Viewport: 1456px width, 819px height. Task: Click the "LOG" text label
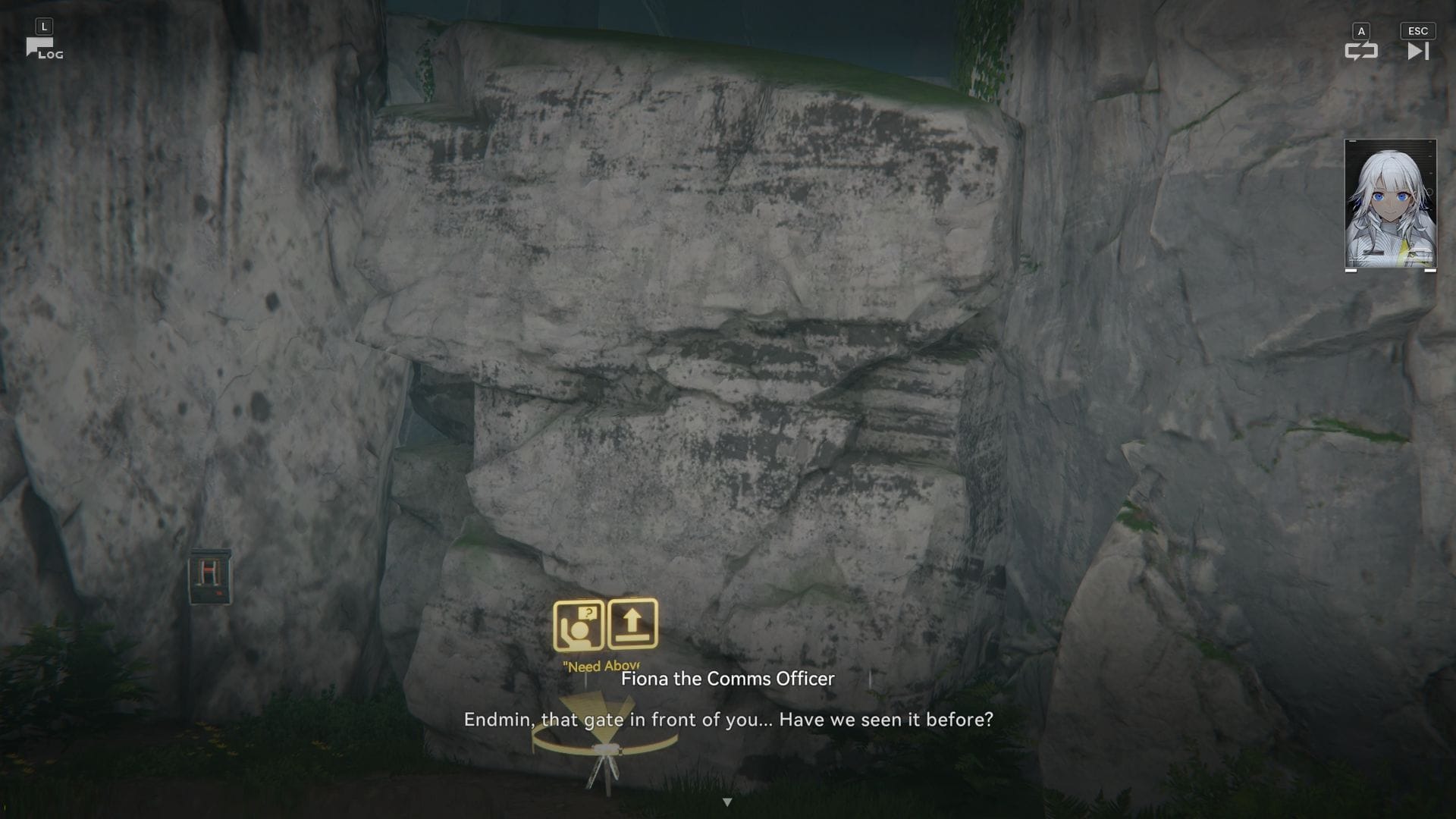point(50,55)
